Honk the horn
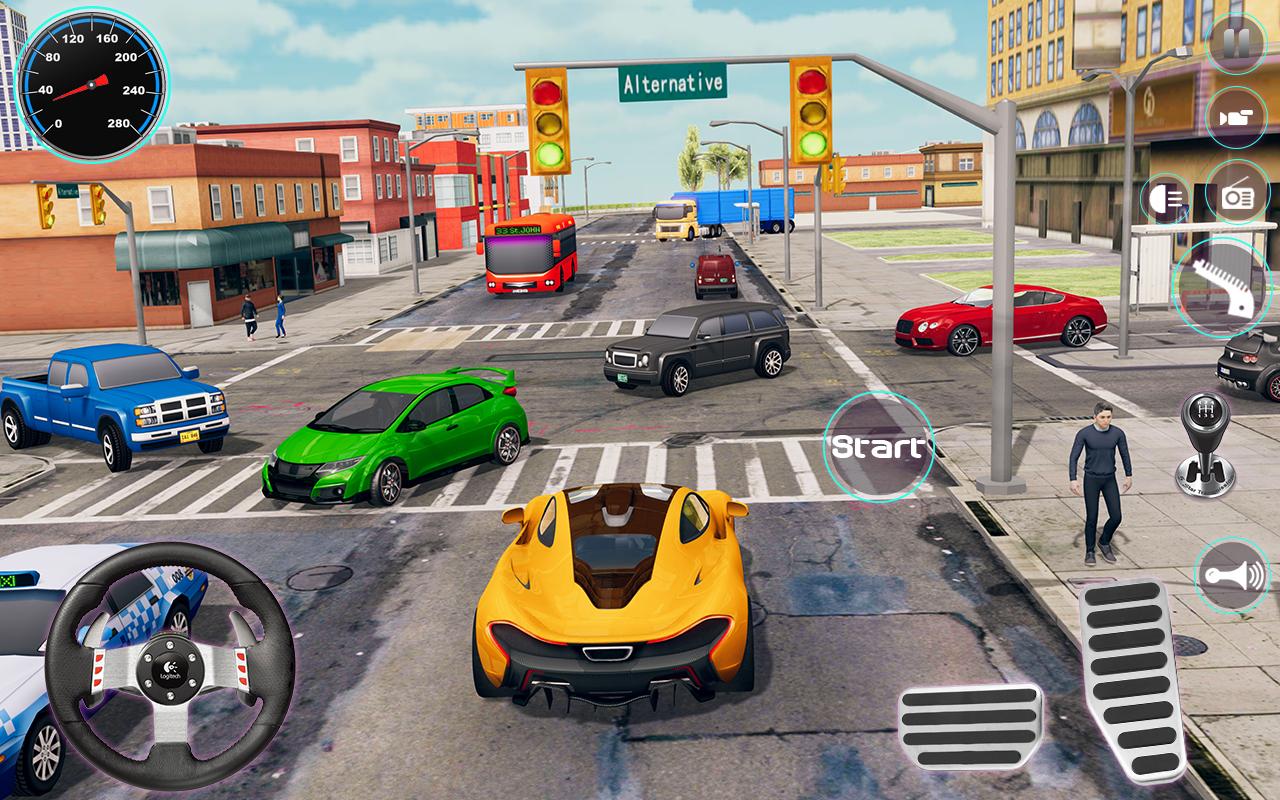This screenshot has width=1280, height=800. click(1233, 576)
